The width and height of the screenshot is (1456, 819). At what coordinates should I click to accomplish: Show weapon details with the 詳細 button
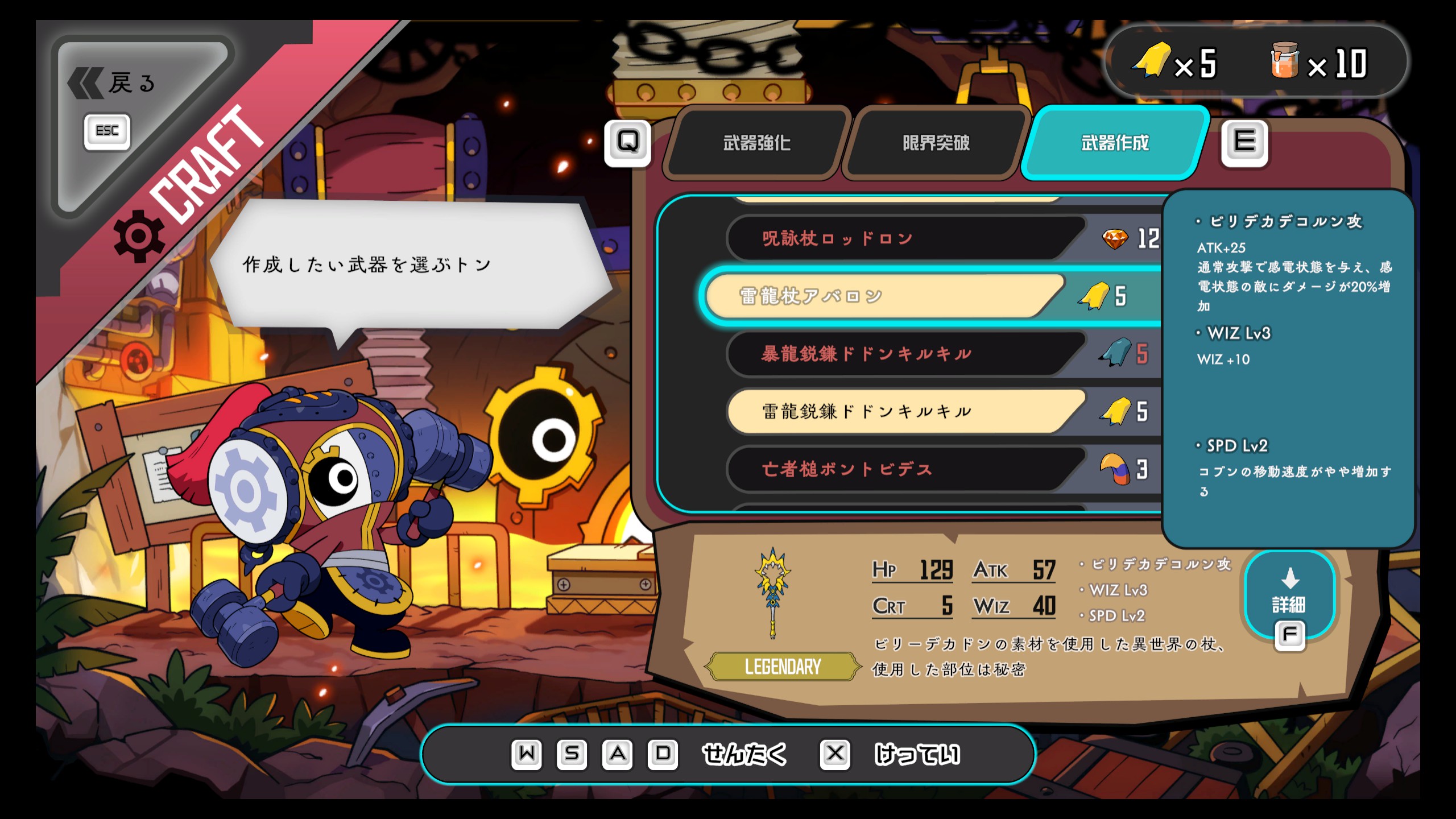coord(1289,595)
